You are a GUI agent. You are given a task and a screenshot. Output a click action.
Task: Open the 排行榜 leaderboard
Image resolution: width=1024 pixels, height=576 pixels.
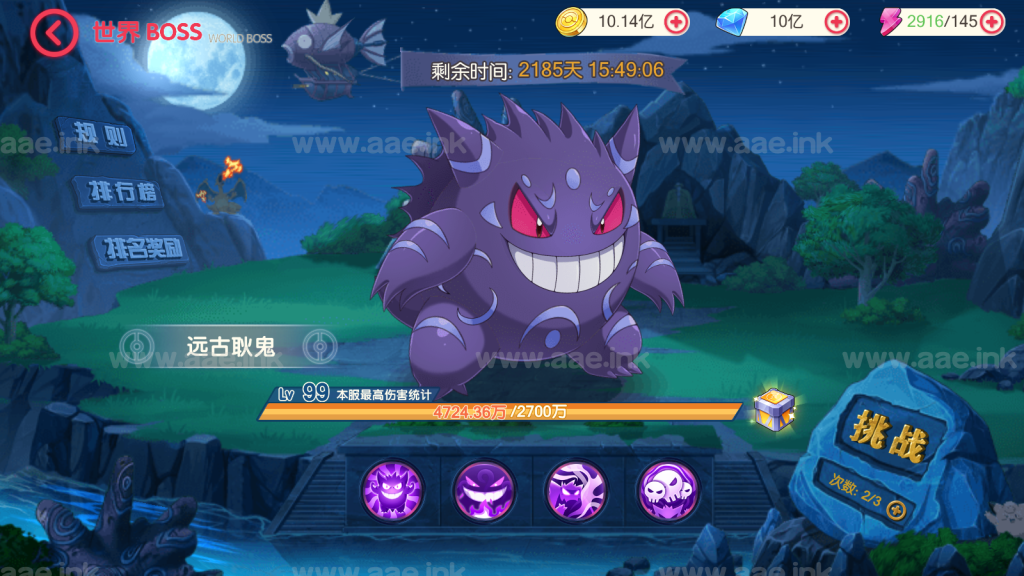(119, 193)
